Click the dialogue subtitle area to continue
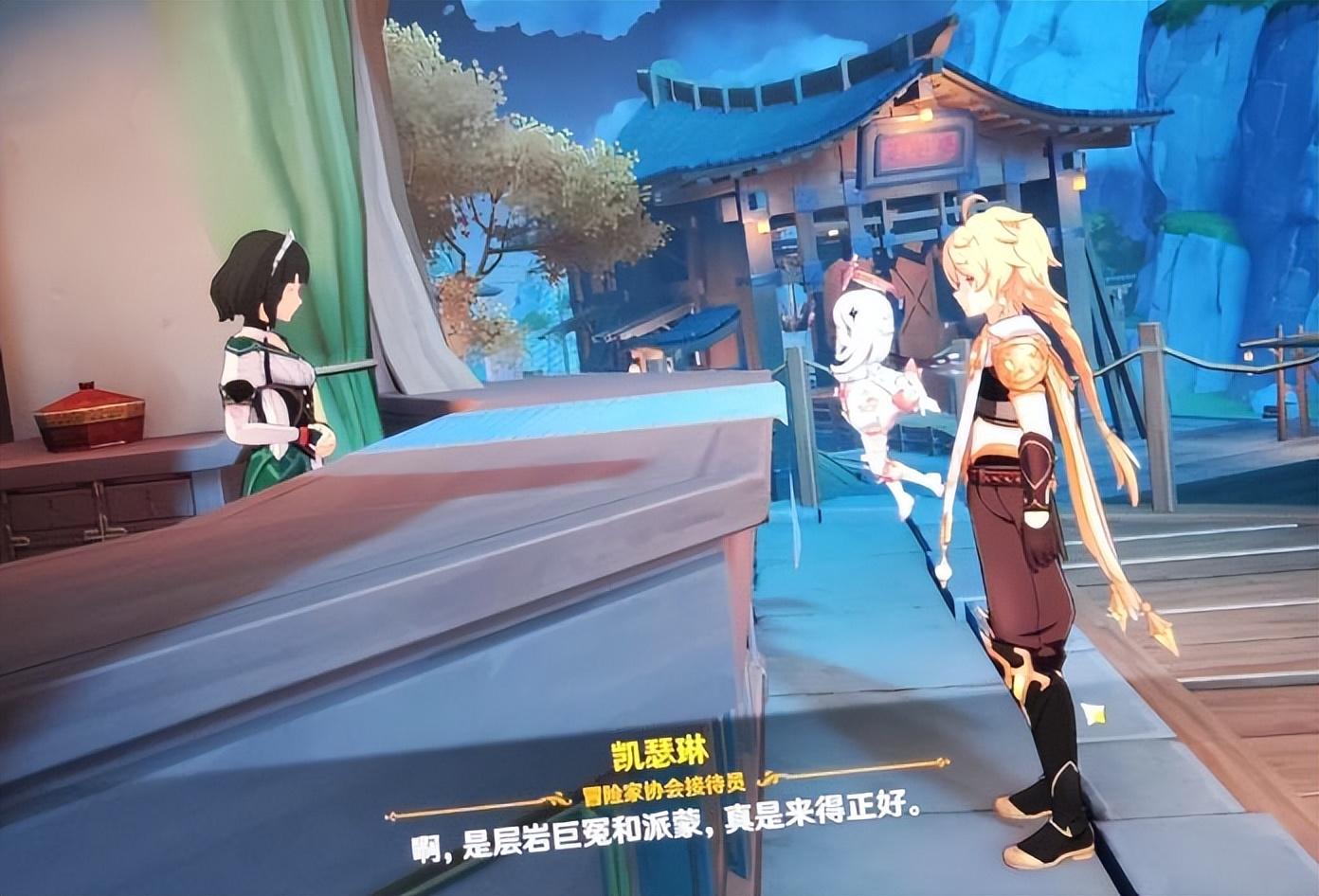 click(663, 836)
